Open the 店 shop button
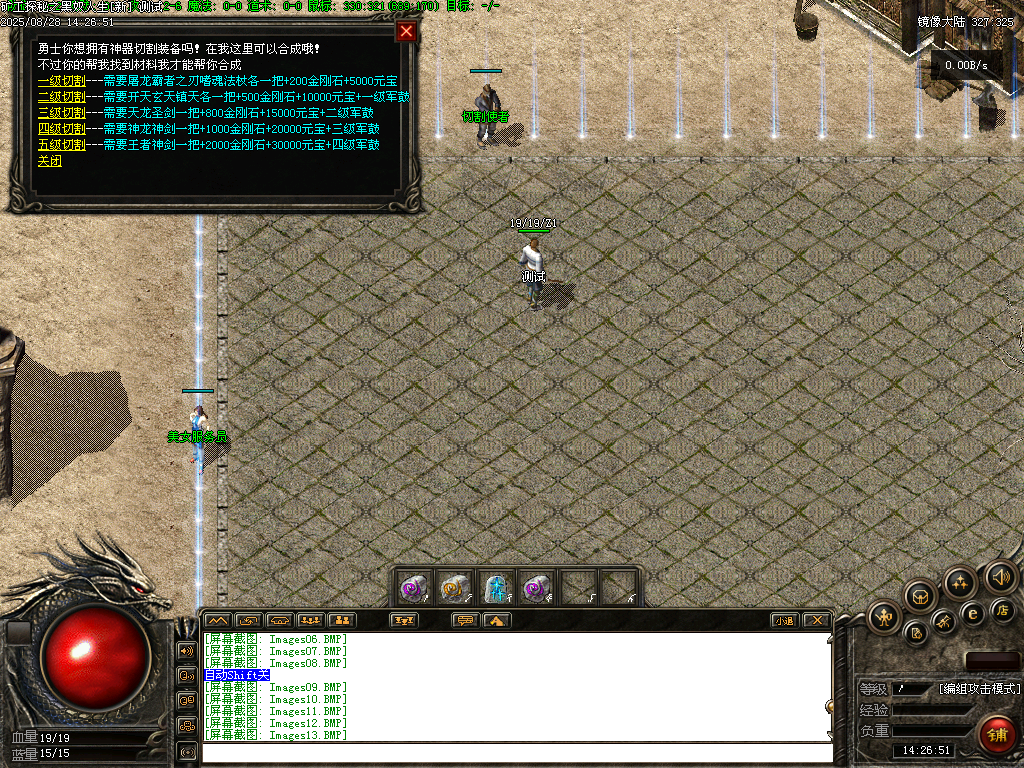This screenshot has height=768, width=1024. click(x=1002, y=609)
